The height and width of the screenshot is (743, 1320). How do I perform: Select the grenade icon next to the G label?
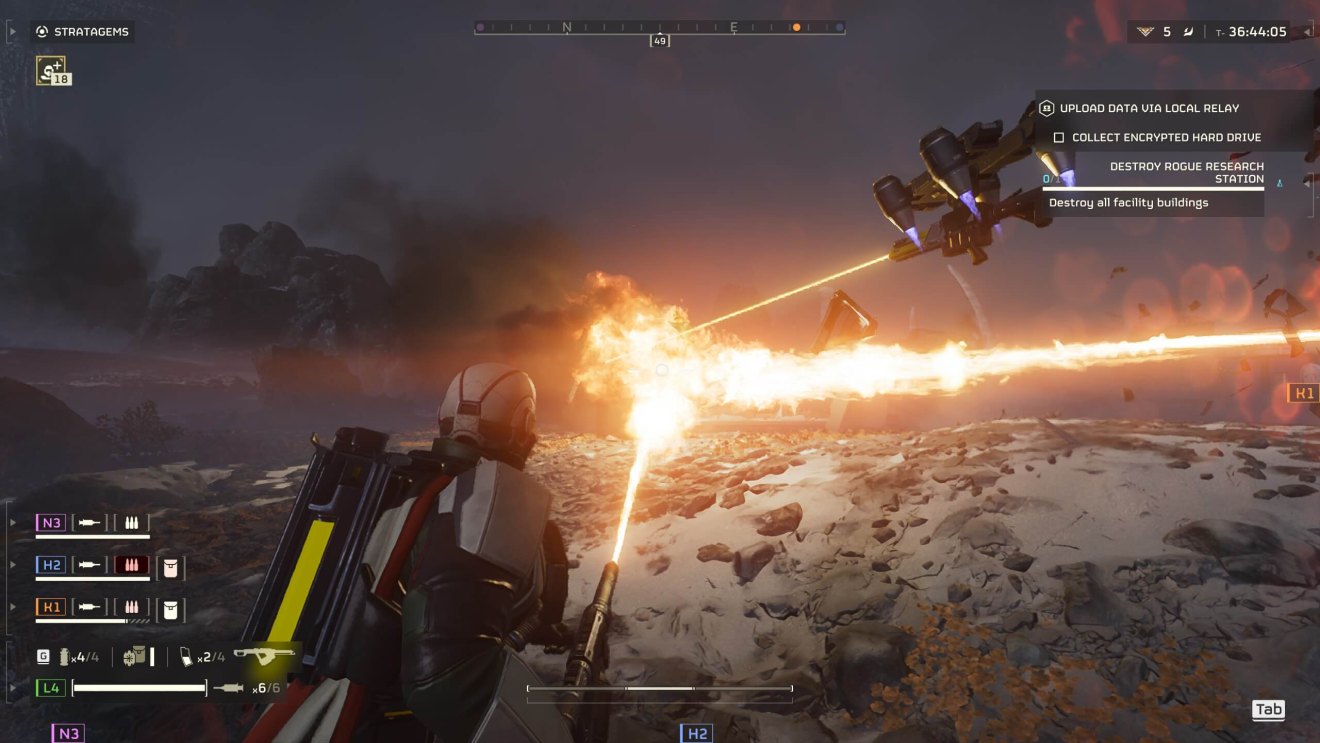66,656
